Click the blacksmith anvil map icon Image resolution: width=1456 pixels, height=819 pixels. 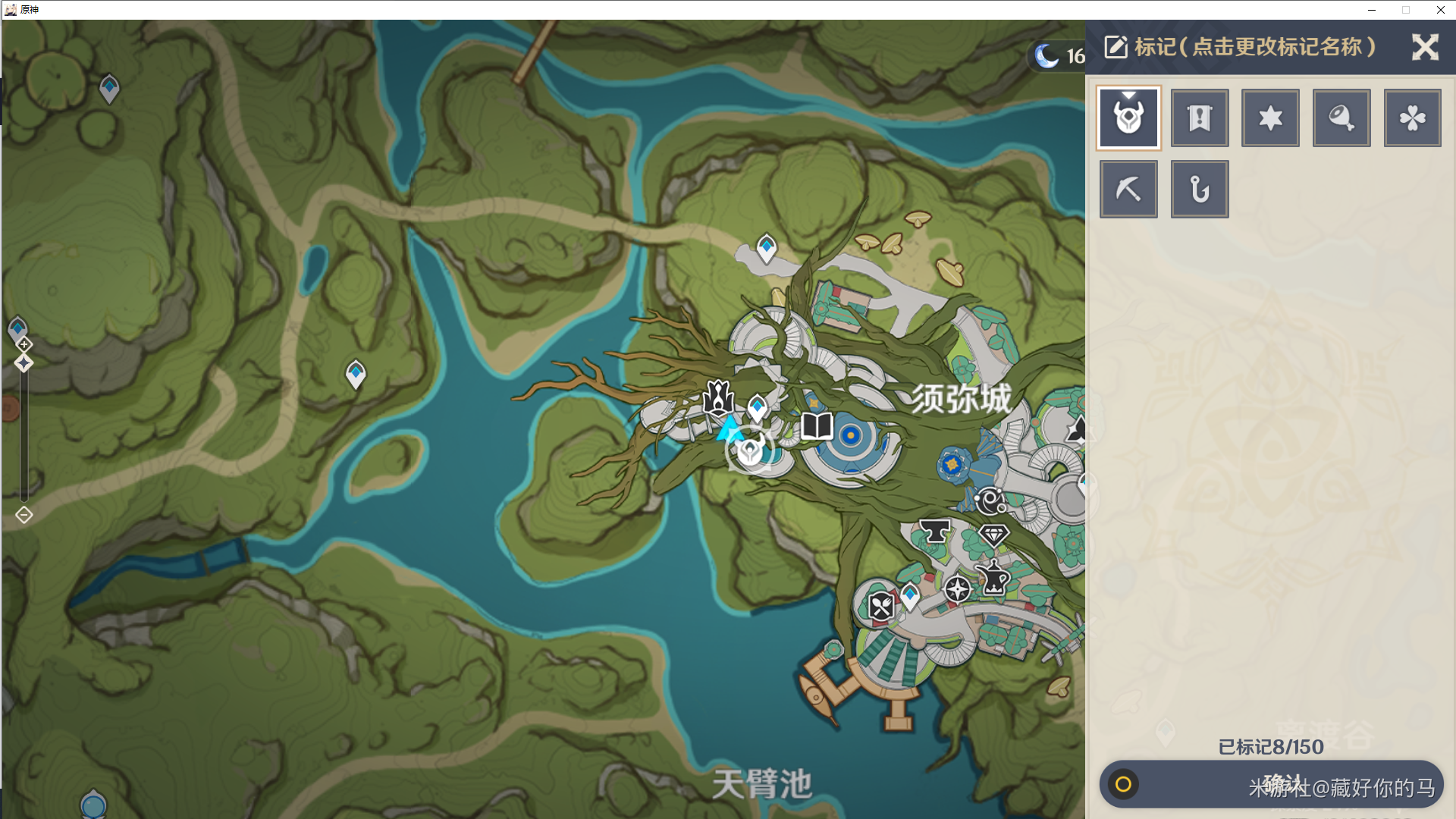tap(934, 531)
